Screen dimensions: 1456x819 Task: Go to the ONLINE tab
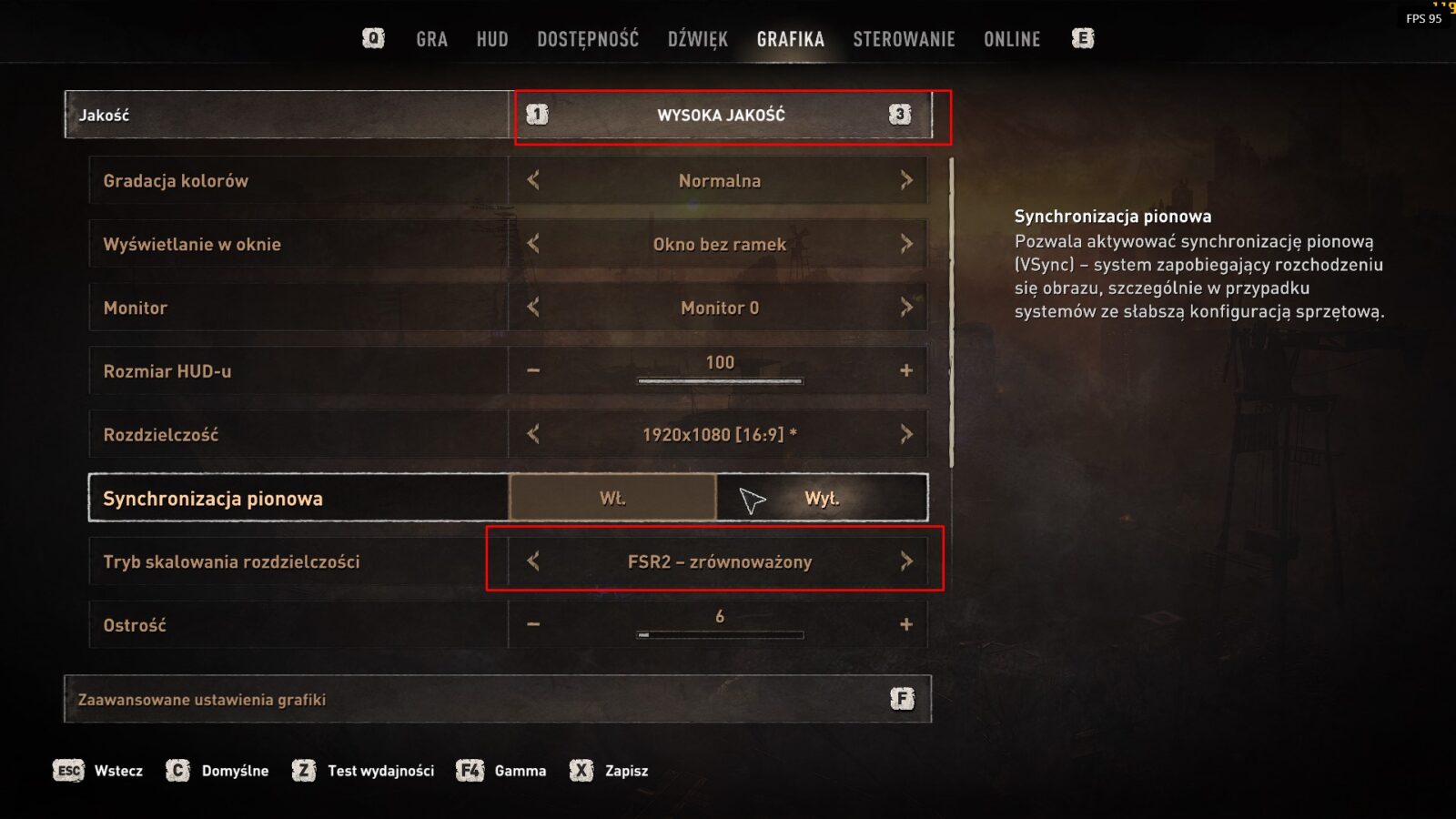[1012, 39]
